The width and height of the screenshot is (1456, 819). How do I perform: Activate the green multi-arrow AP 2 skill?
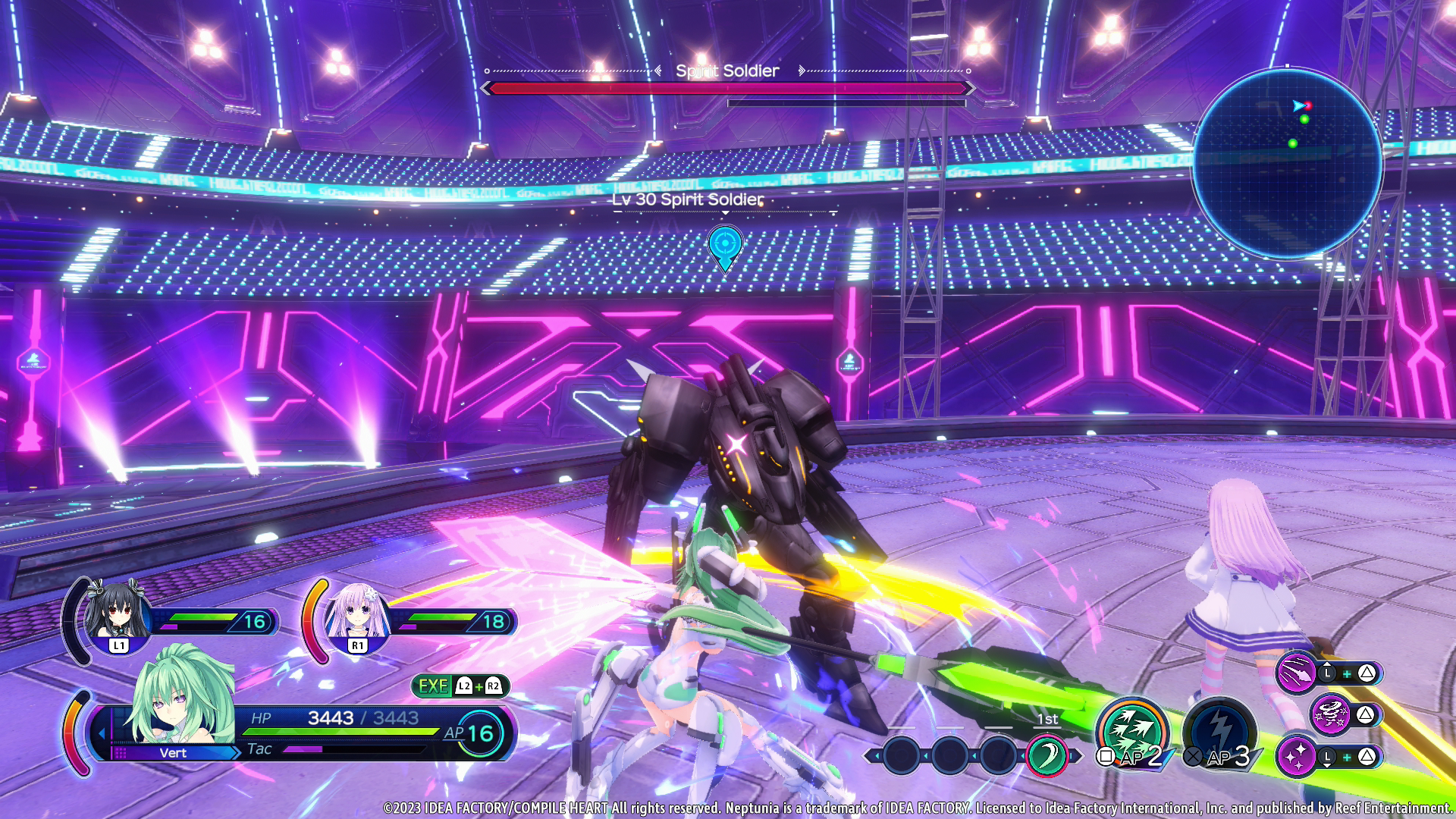click(1131, 732)
